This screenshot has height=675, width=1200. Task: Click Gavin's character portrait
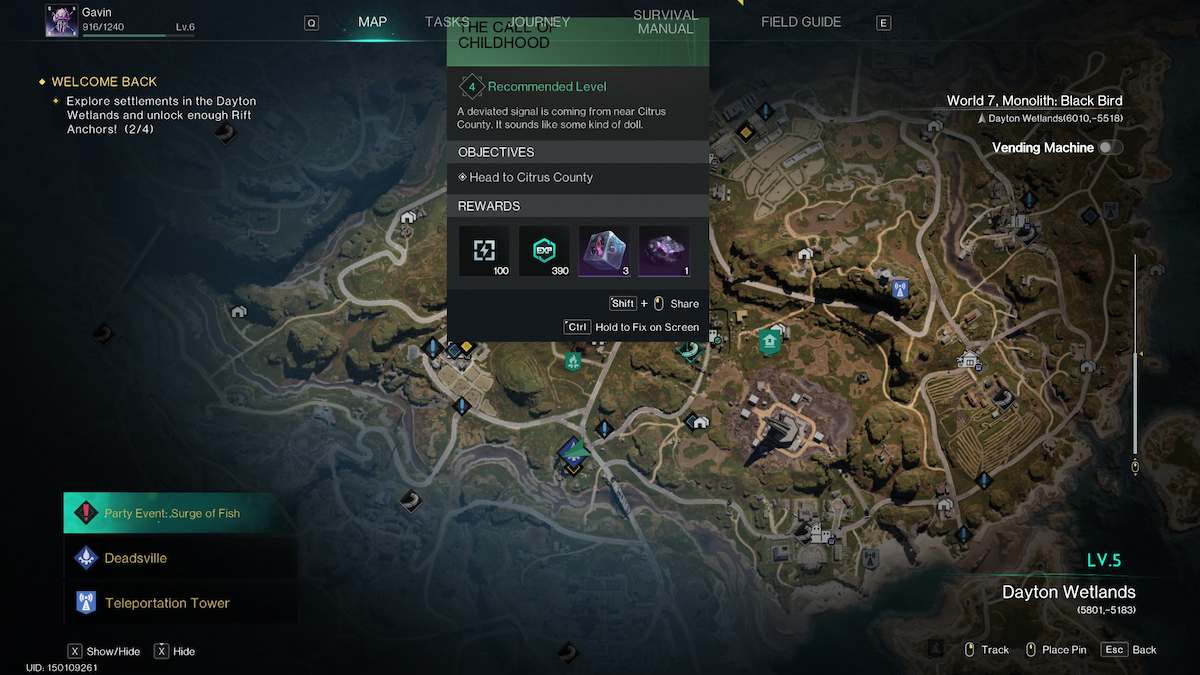62,21
